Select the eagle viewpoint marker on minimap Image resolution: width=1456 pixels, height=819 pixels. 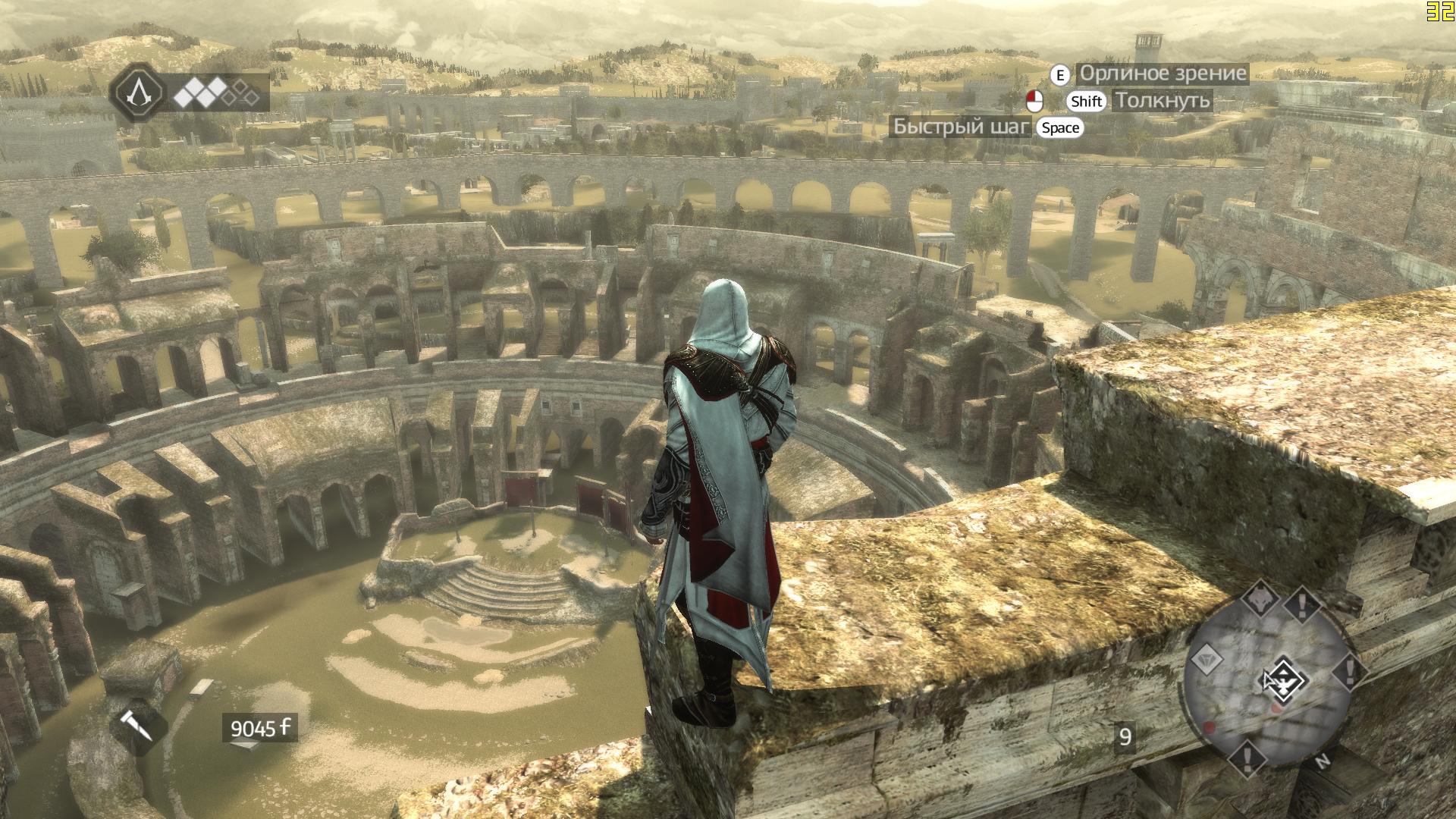1282,677
